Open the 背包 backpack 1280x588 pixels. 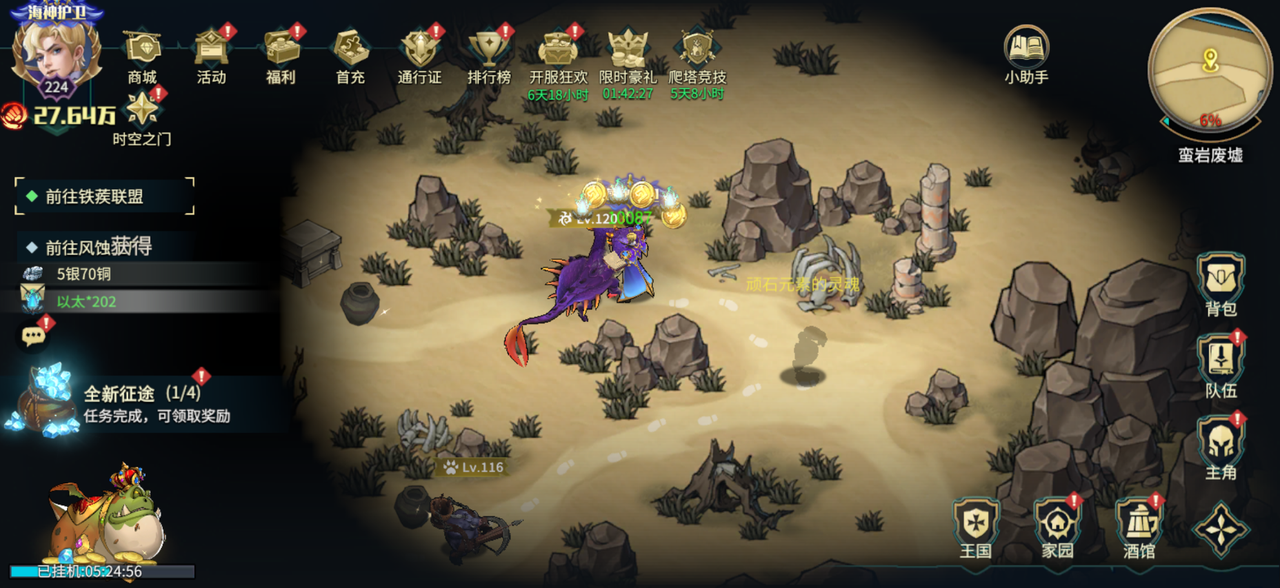click(1220, 282)
